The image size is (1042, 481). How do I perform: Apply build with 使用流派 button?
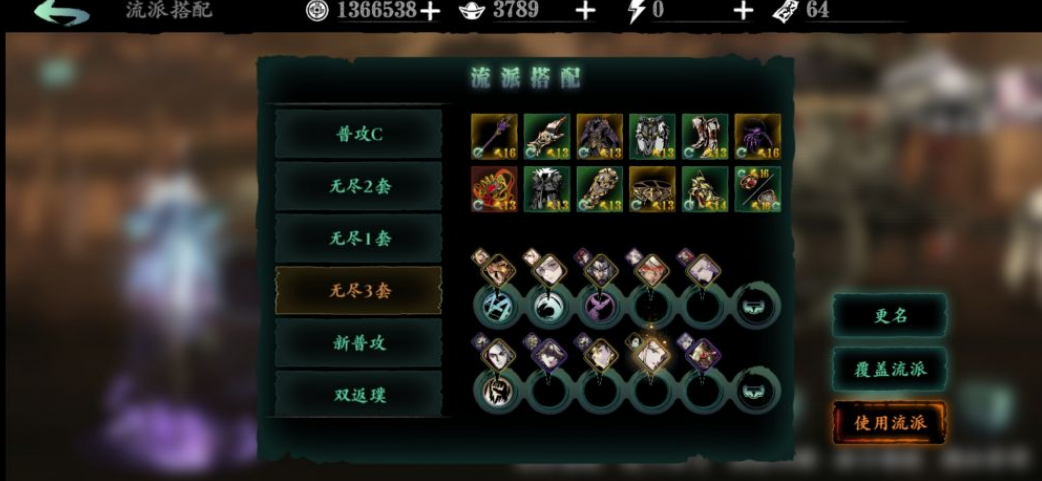click(889, 422)
